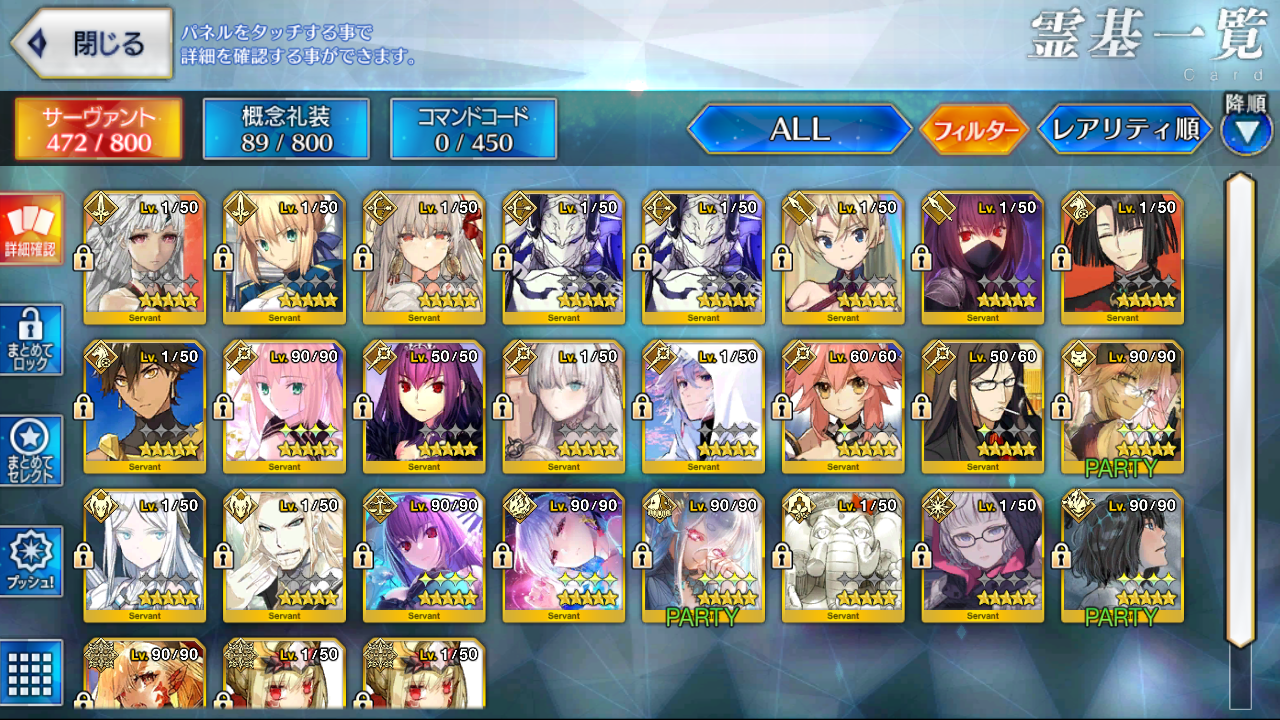The height and width of the screenshot is (720, 1280).
Task: Click the まとめてセレクト button
Action: 31,451
